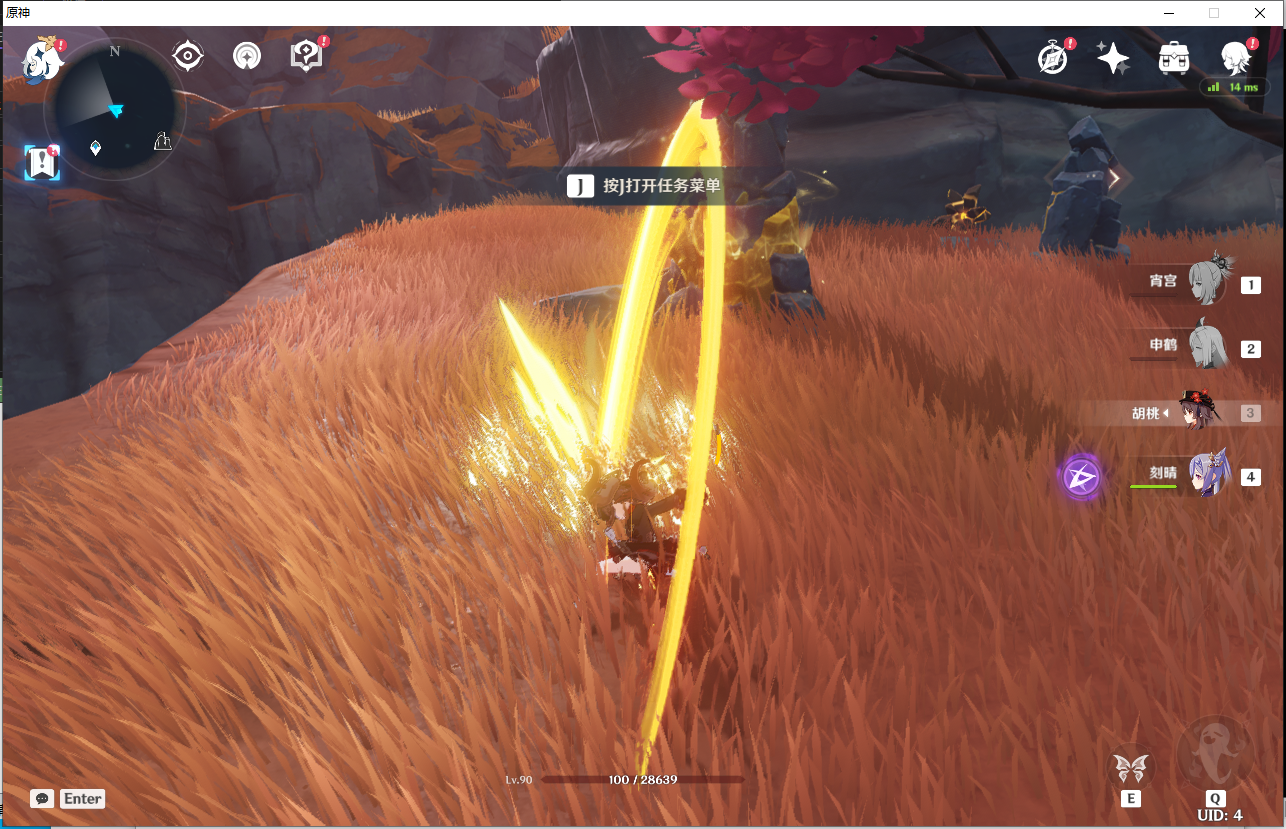The width and height of the screenshot is (1286, 829).
Task: Open the quest journal icon
Action: tap(42, 162)
